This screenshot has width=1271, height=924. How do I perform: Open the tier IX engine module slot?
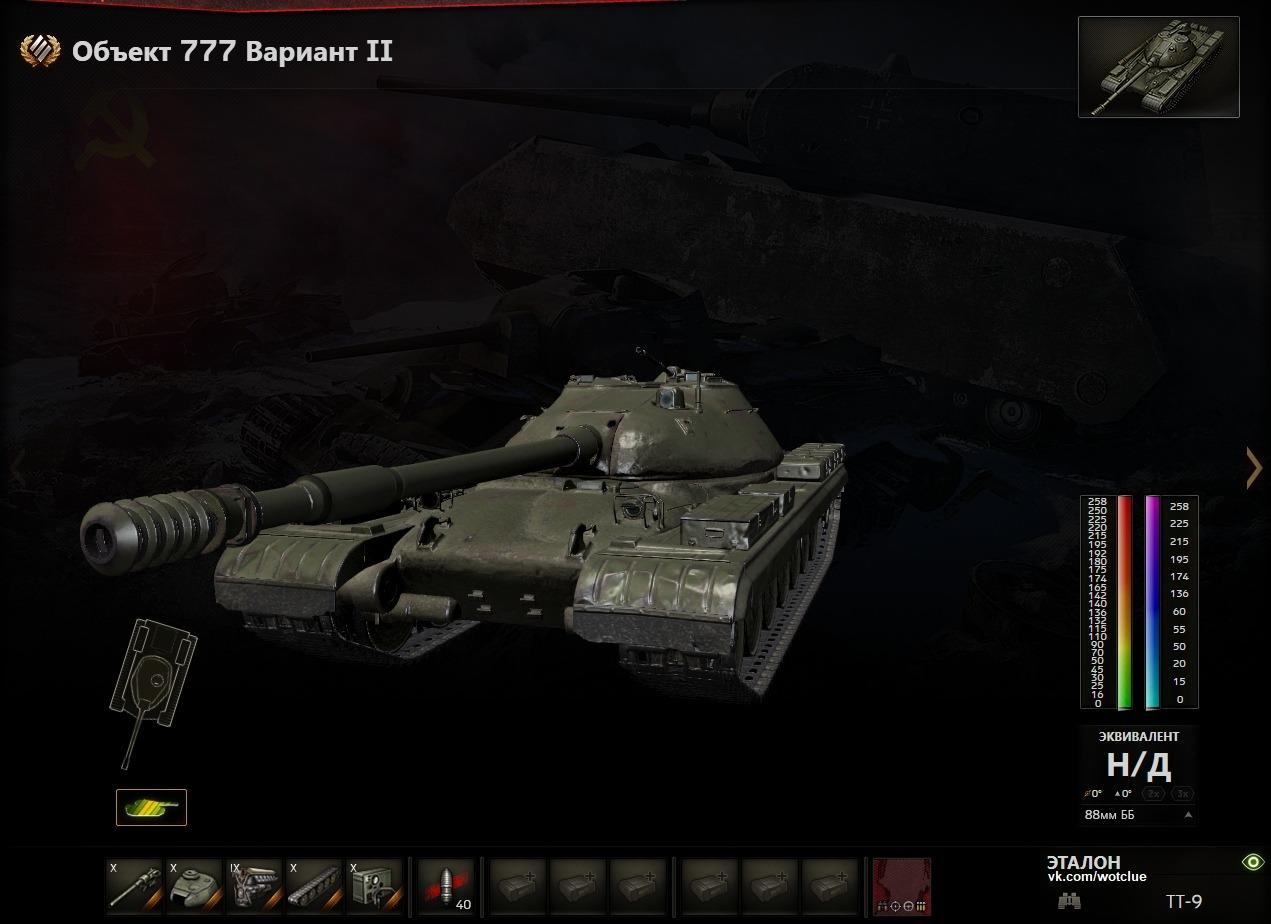tap(254, 885)
